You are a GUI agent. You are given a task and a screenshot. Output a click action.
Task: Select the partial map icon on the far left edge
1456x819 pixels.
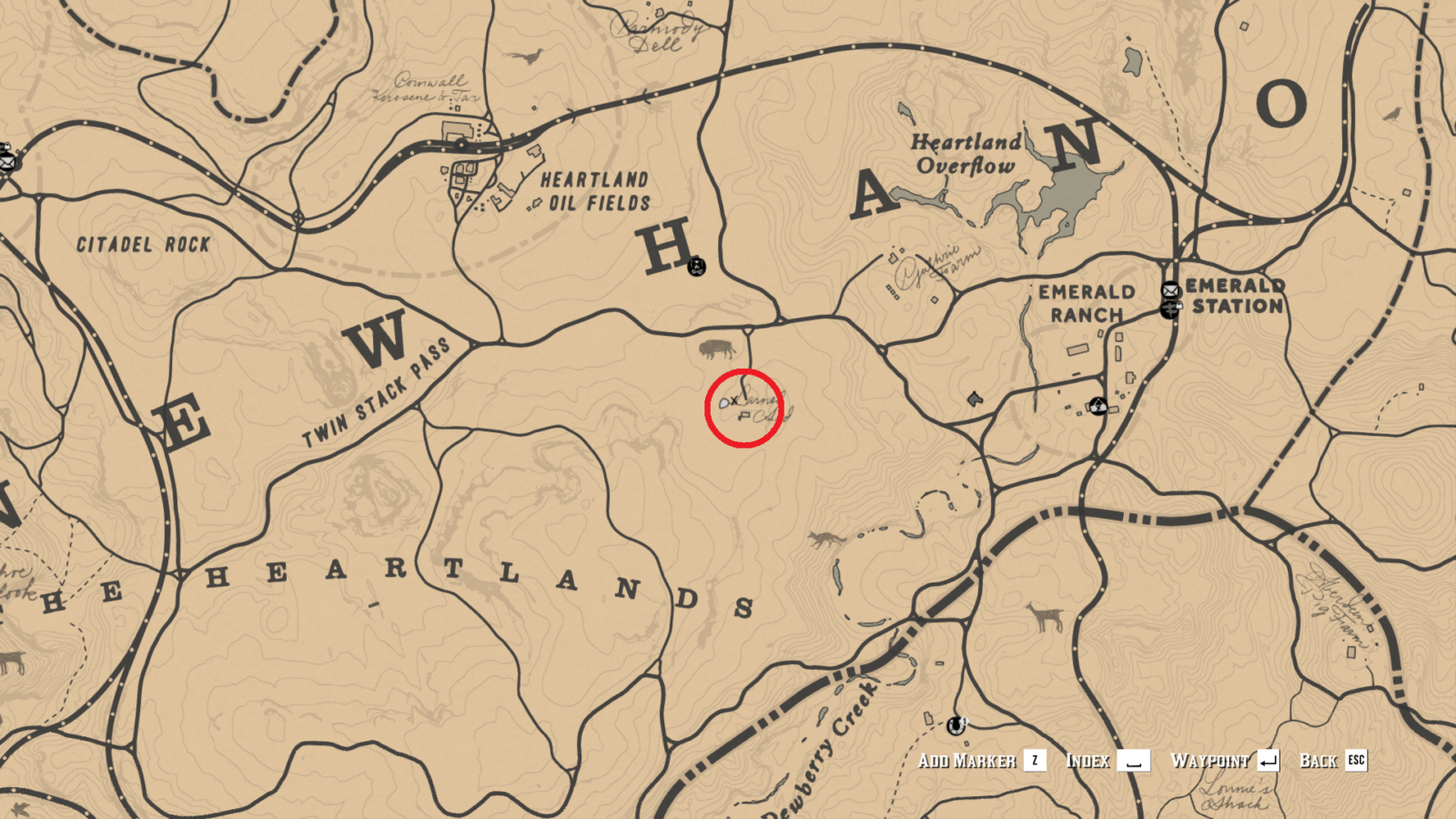click(5, 161)
